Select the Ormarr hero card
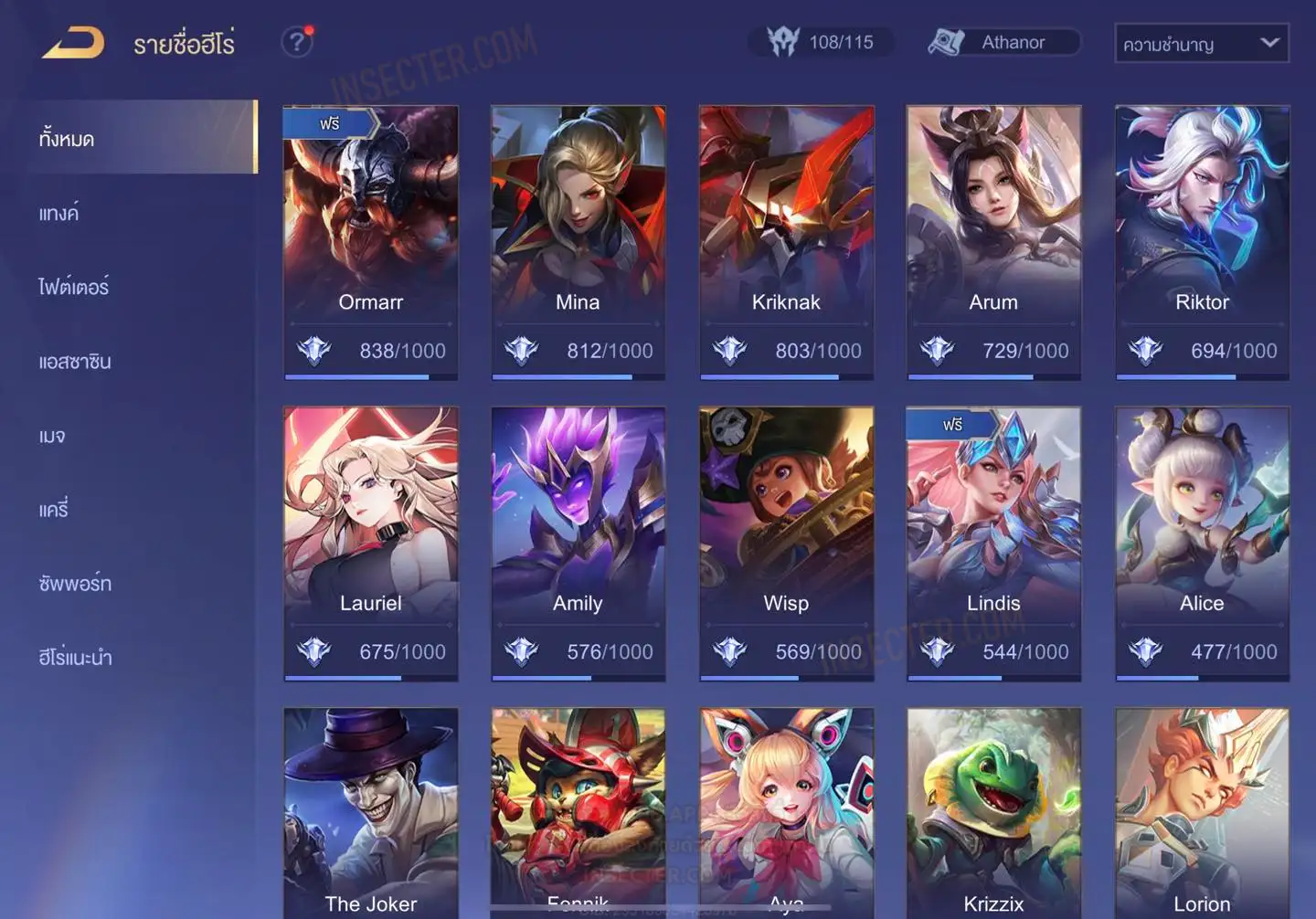Image resolution: width=1316 pixels, height=919 pixels. pyautogui.click(x=370, y=242)
